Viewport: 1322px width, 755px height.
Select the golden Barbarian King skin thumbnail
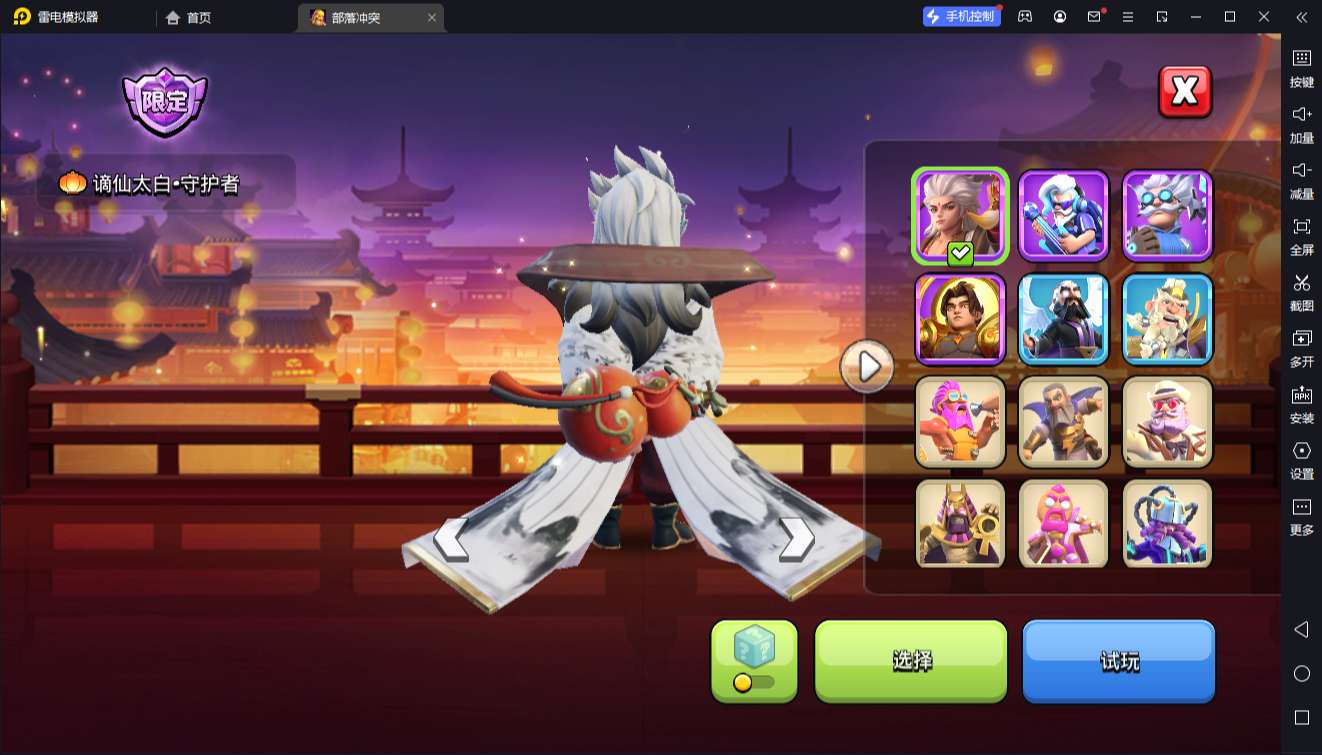[959, 319]
